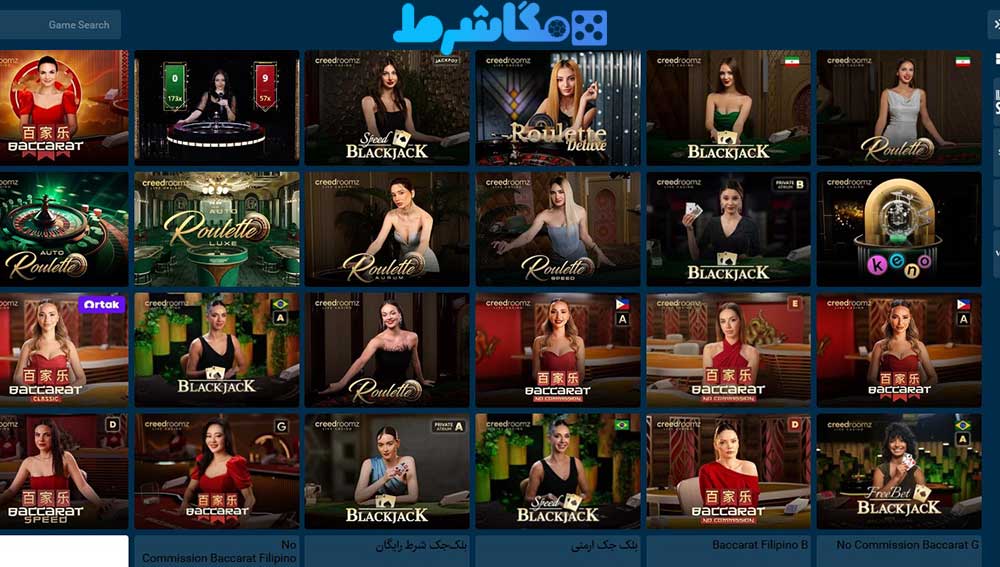The image size is (1000, 567).
Task: Open No Commission Baccarat table E
Action: (x=728, y=350)
